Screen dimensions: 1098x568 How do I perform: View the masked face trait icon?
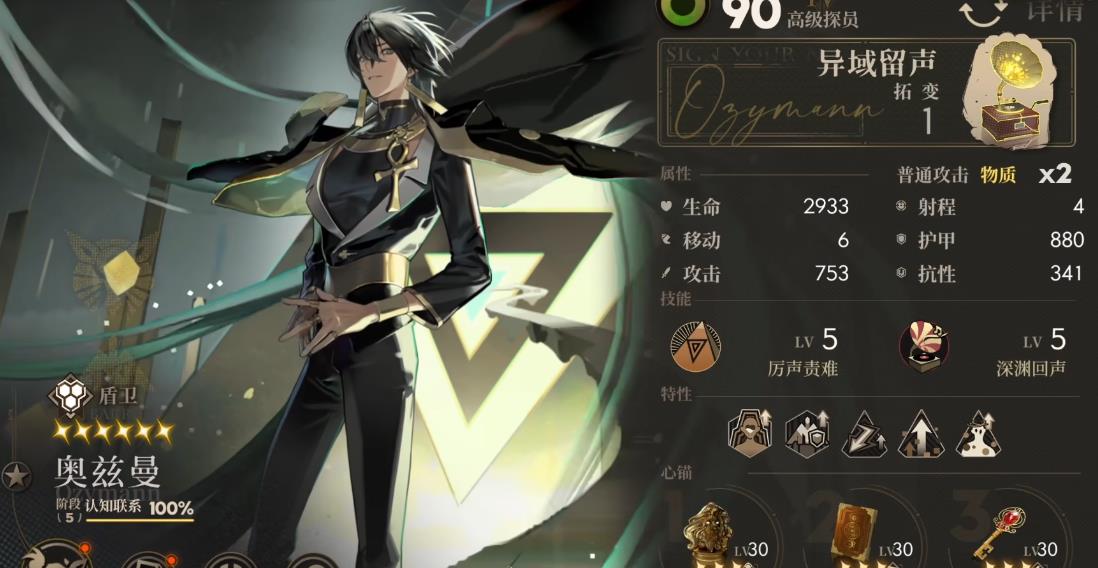coord(748,432)
